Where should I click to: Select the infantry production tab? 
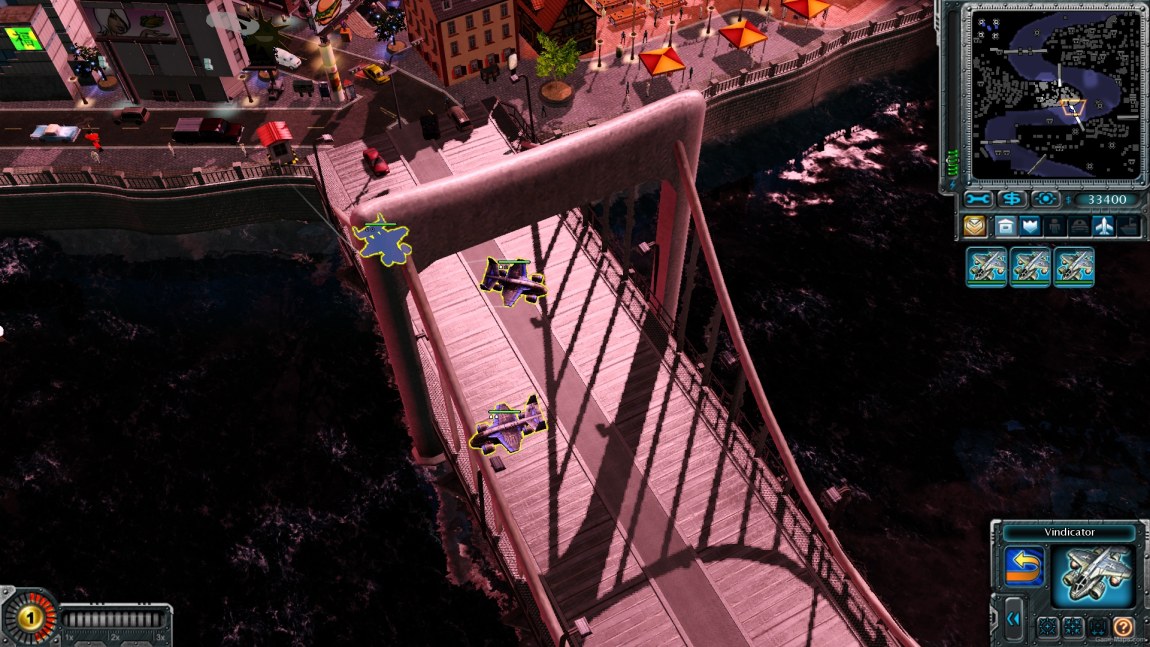click(1054, 227)
